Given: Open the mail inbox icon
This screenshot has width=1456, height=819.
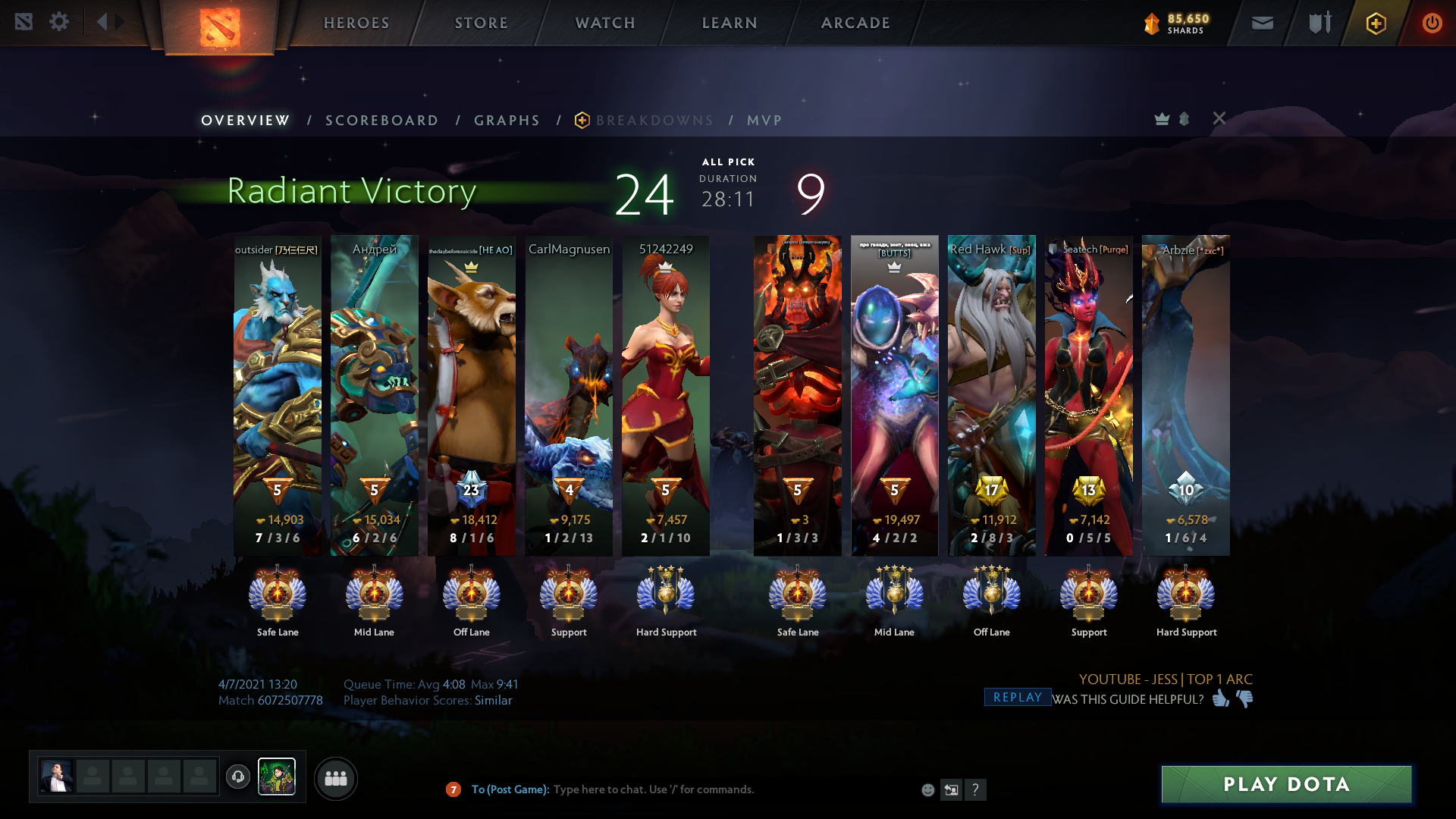Looking at the screenshot, I should point(1263,23).
